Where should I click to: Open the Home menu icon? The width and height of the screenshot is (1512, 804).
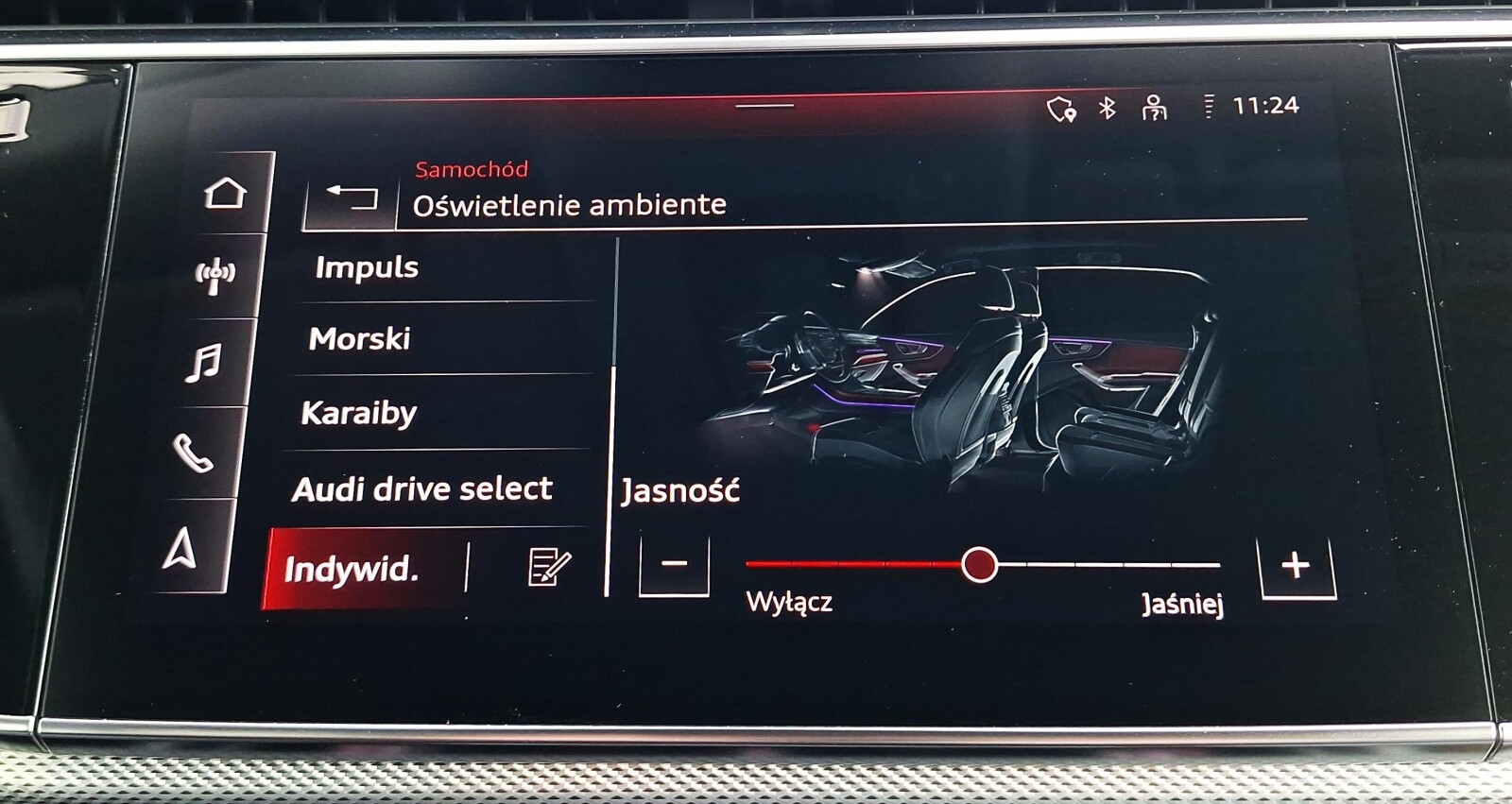point(224,191)
